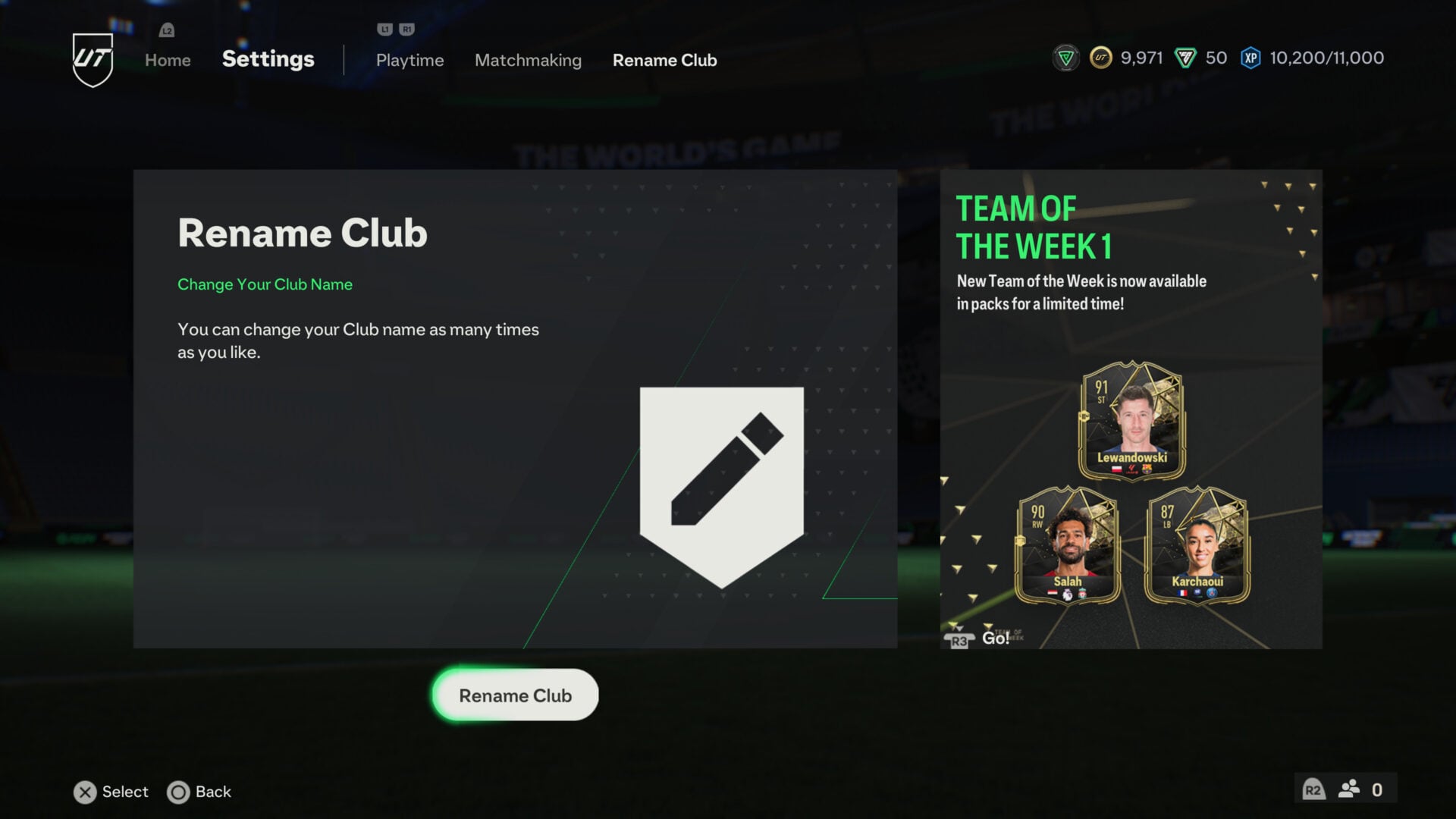Click the XP progress bar value
Screen dimensions: 1456x819
(1326, 58)
